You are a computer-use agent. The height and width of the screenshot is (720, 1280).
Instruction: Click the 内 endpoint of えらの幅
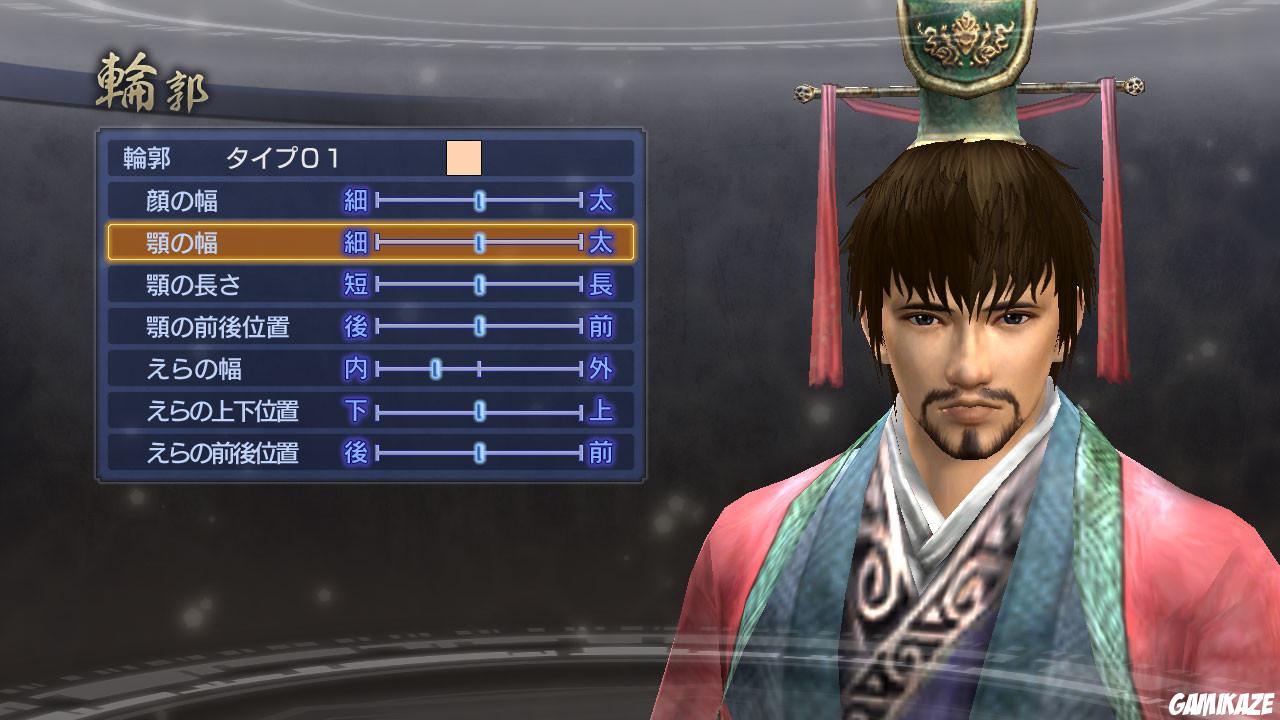(x=359, y=368)
